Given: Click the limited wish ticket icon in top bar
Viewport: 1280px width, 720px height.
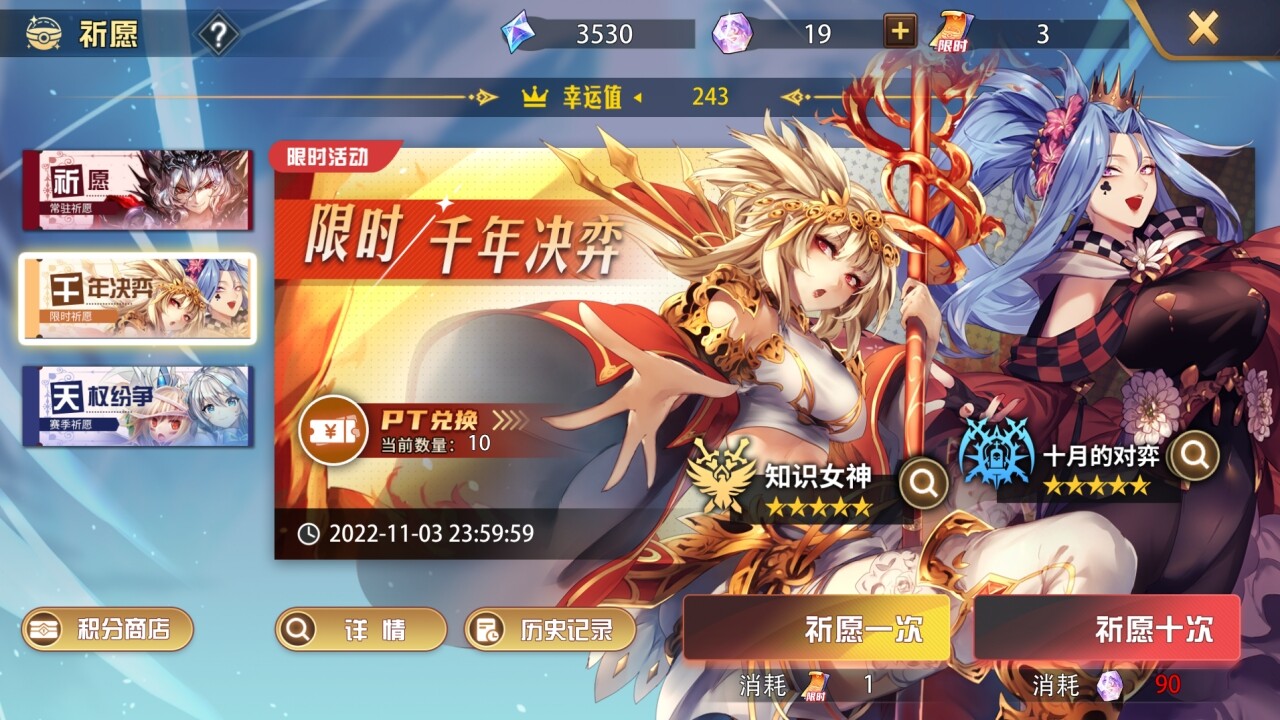Looking at the screenshot, I should click(x=952, y=30).
